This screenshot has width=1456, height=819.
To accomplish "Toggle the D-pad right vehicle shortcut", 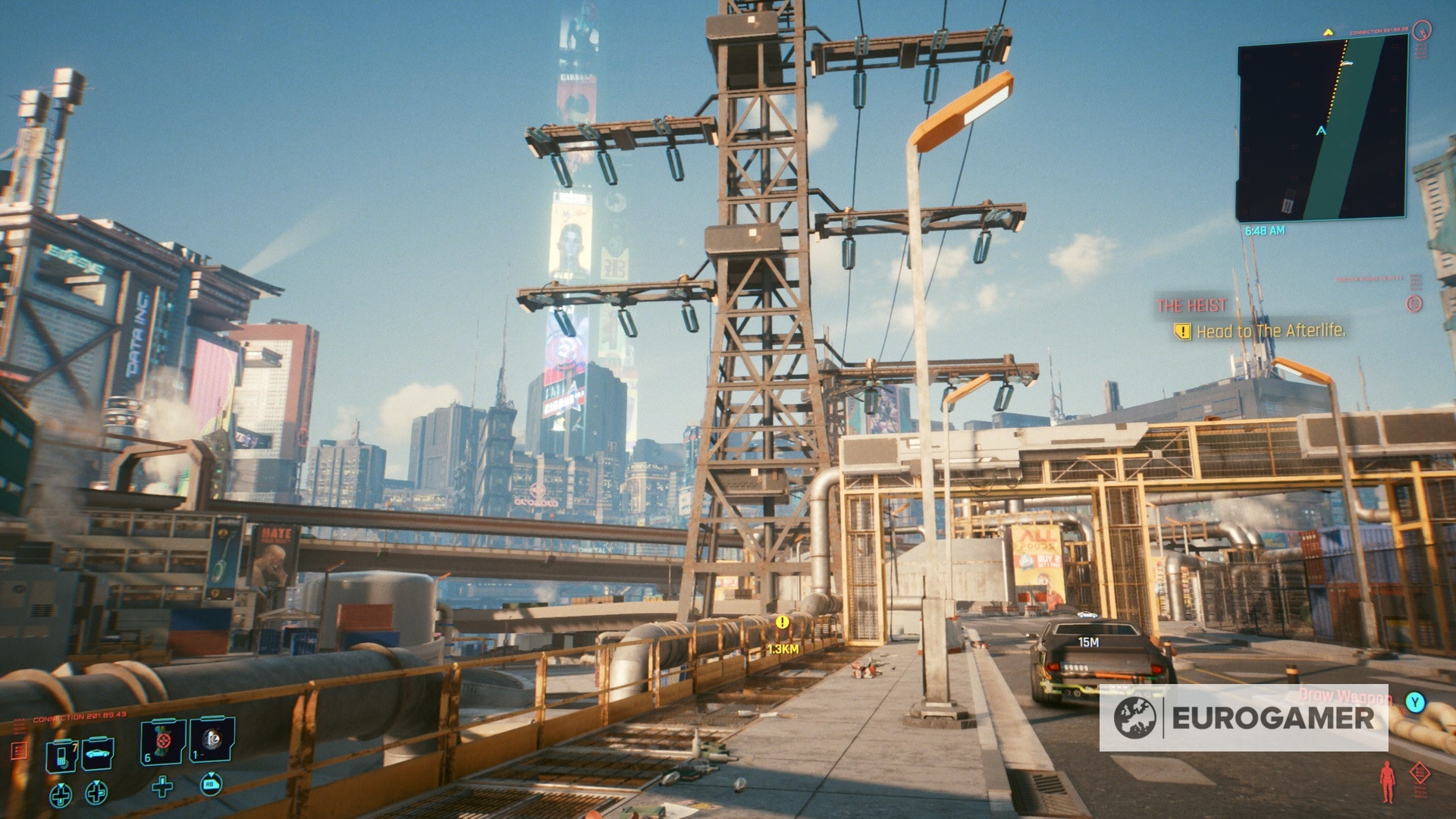I will pyautogui.click(x=96, y=795).
